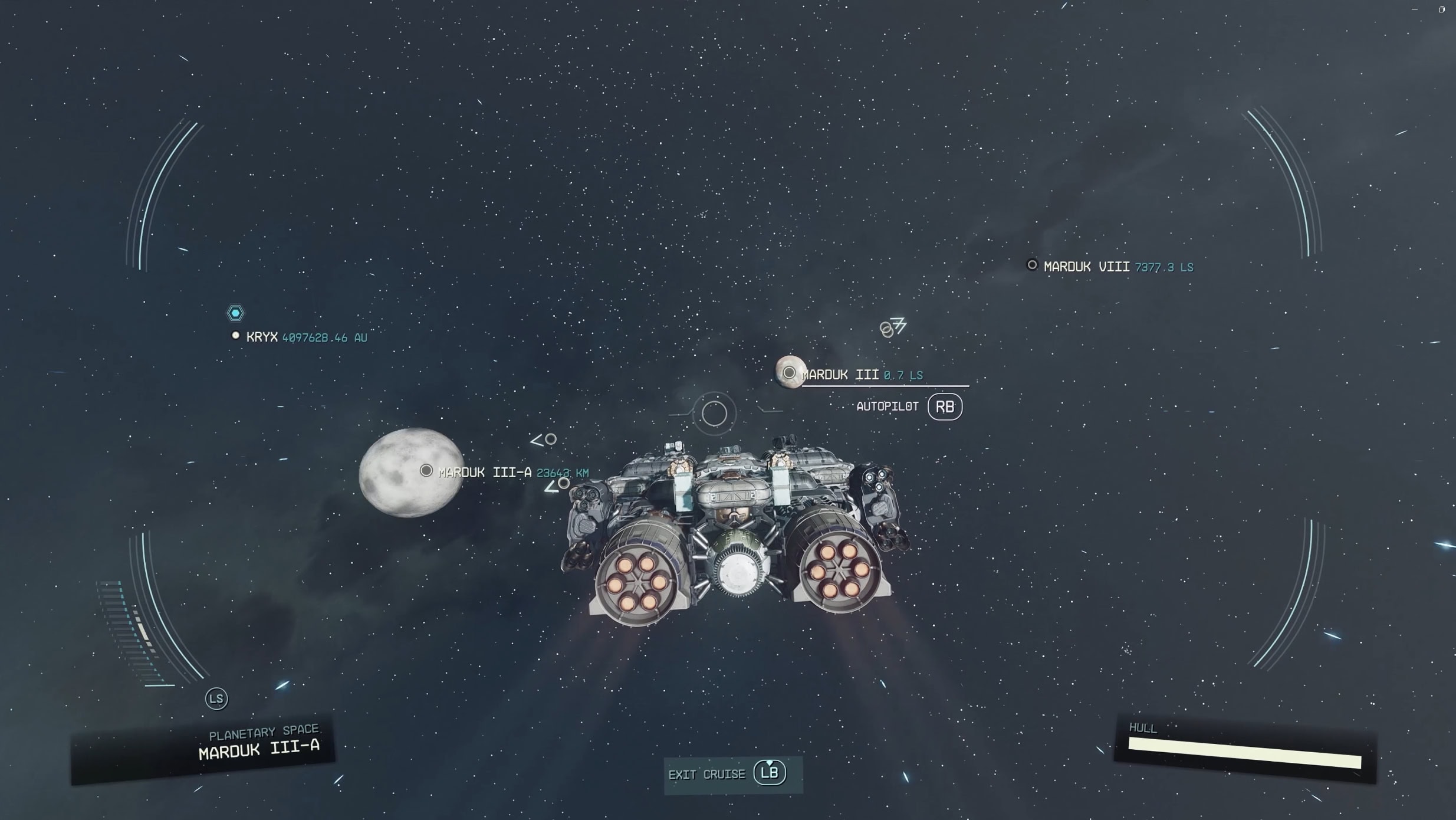Target the Marduk III-A moon marker
Image resolution: width=1456 pixels, height=820 pixels.
tap(426, 471)
